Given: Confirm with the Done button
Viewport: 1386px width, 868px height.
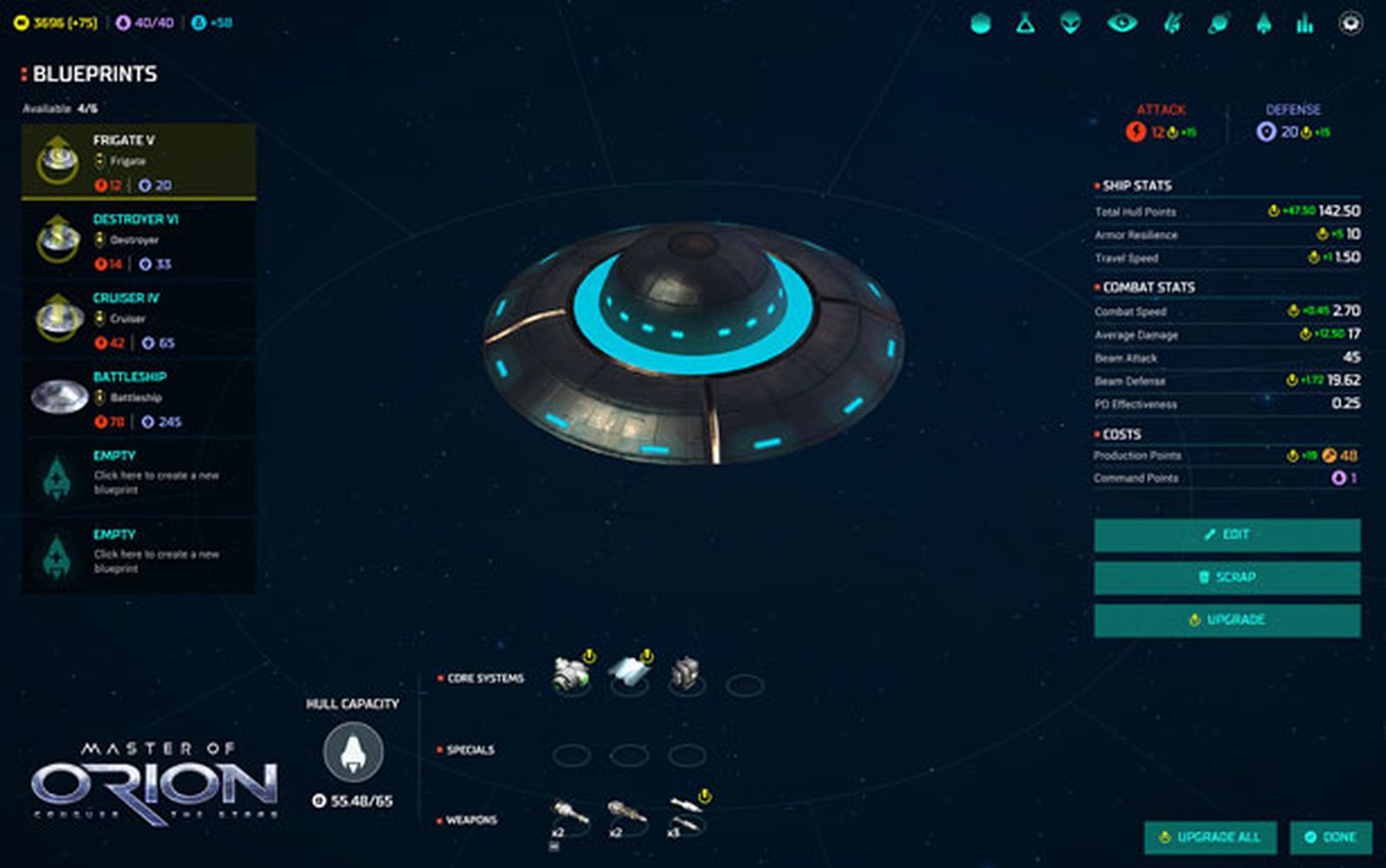Looking at the screenshot, I should point(1331,837).
